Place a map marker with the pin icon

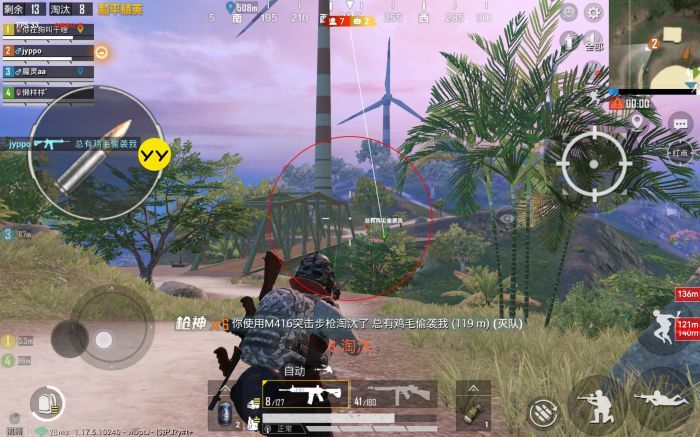637,121
